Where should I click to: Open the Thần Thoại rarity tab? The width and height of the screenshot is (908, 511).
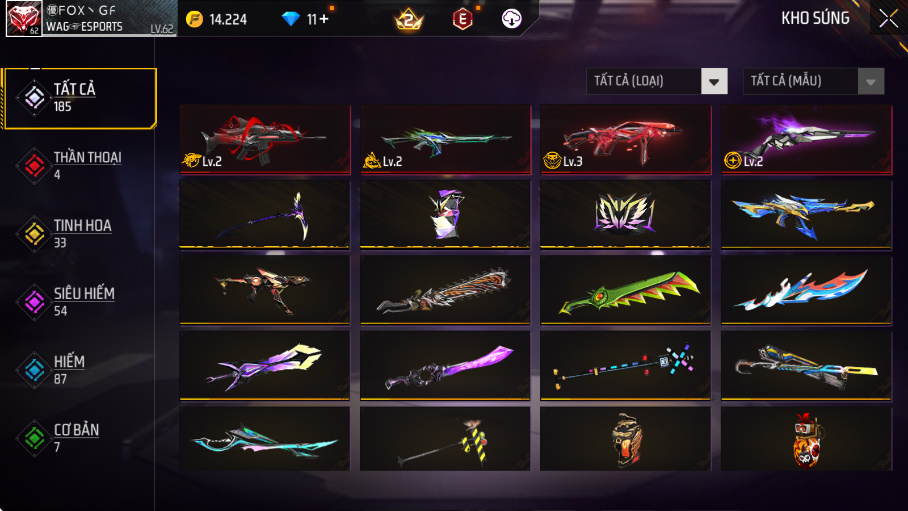tap(79, 166)
